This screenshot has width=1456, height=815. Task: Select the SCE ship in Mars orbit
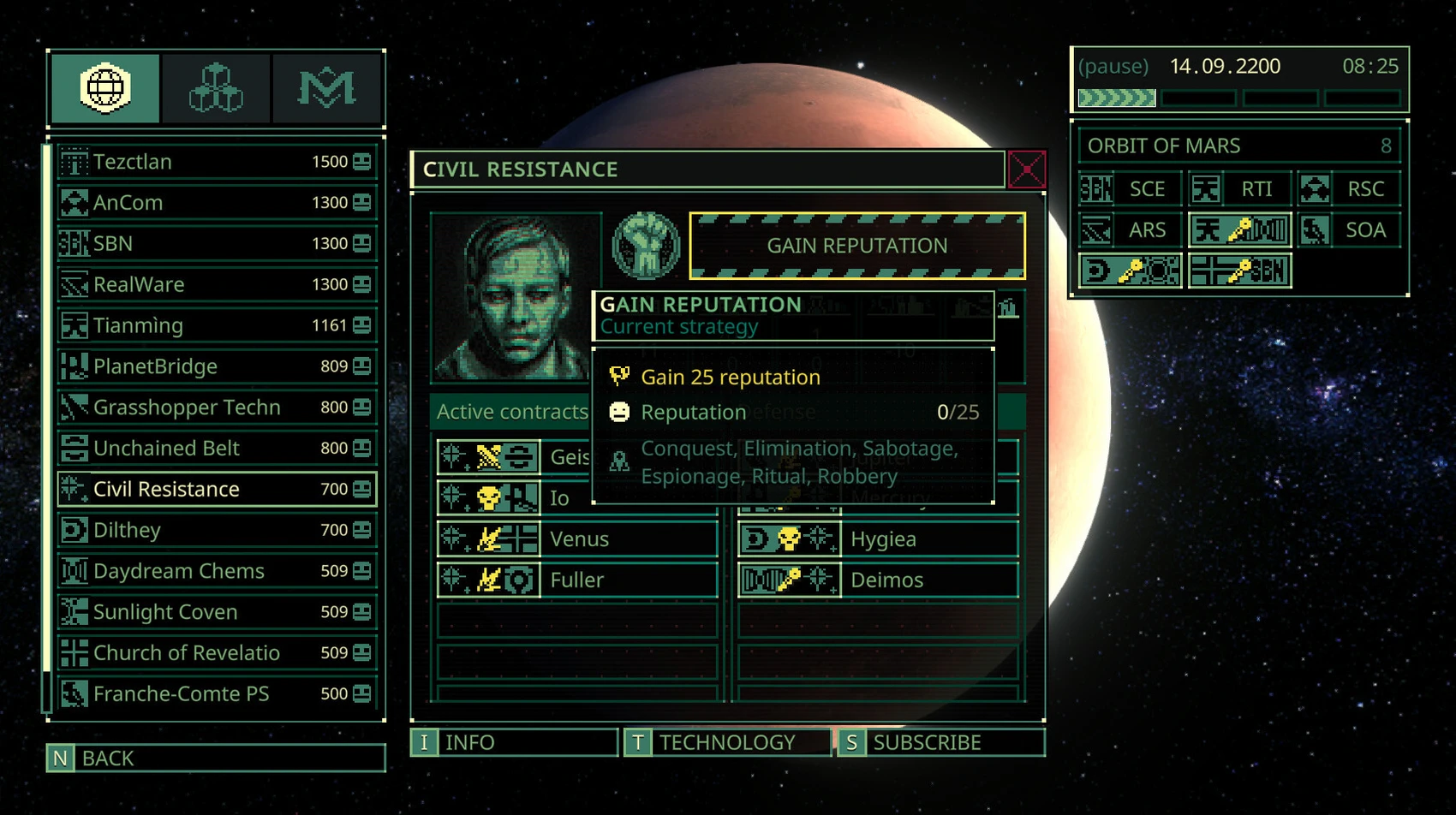(x=1130, y=189)
